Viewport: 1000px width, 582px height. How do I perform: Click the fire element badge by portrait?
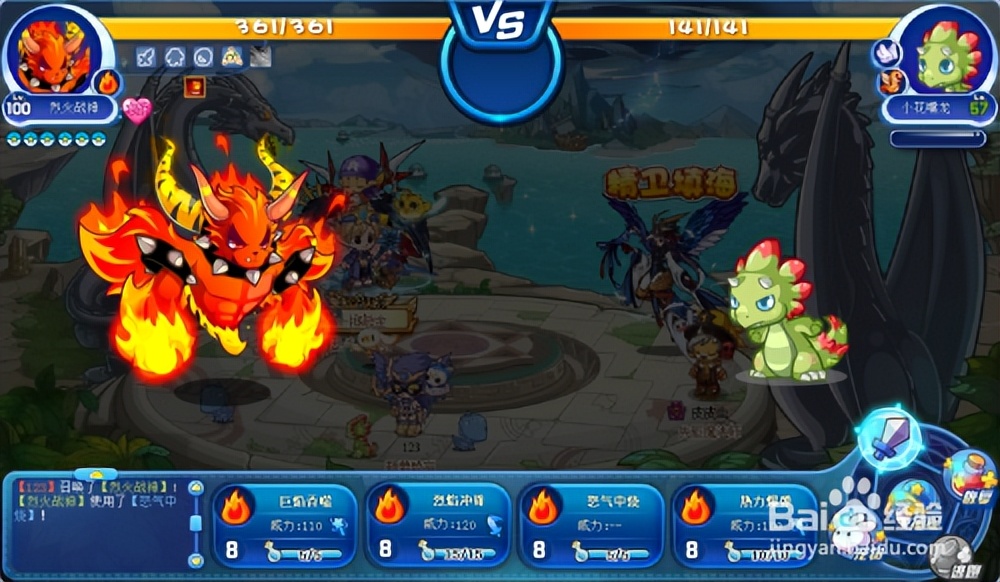point(107,82)
